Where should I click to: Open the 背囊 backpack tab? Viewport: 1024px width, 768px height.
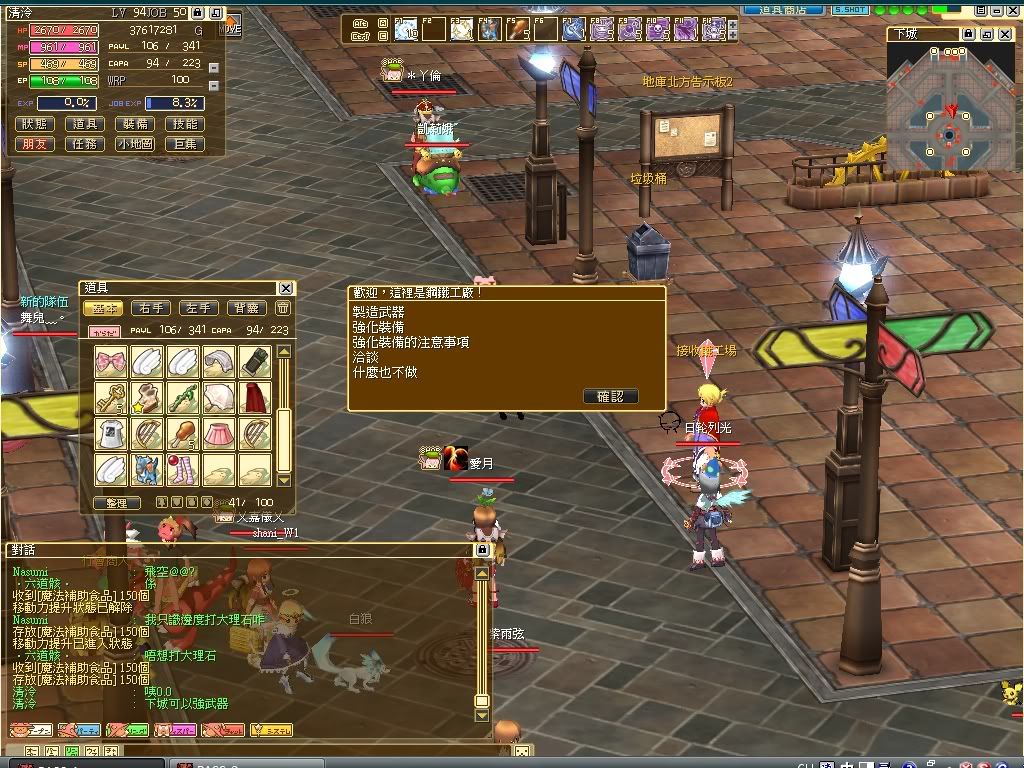point(246,309)
